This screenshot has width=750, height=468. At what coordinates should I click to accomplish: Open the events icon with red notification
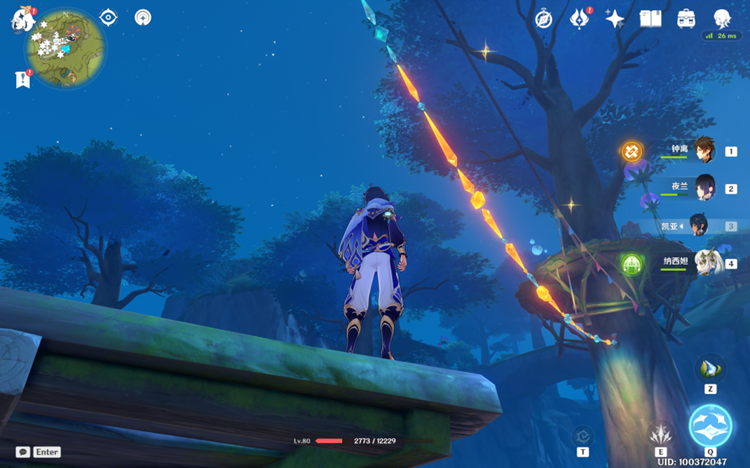(580, 18)
